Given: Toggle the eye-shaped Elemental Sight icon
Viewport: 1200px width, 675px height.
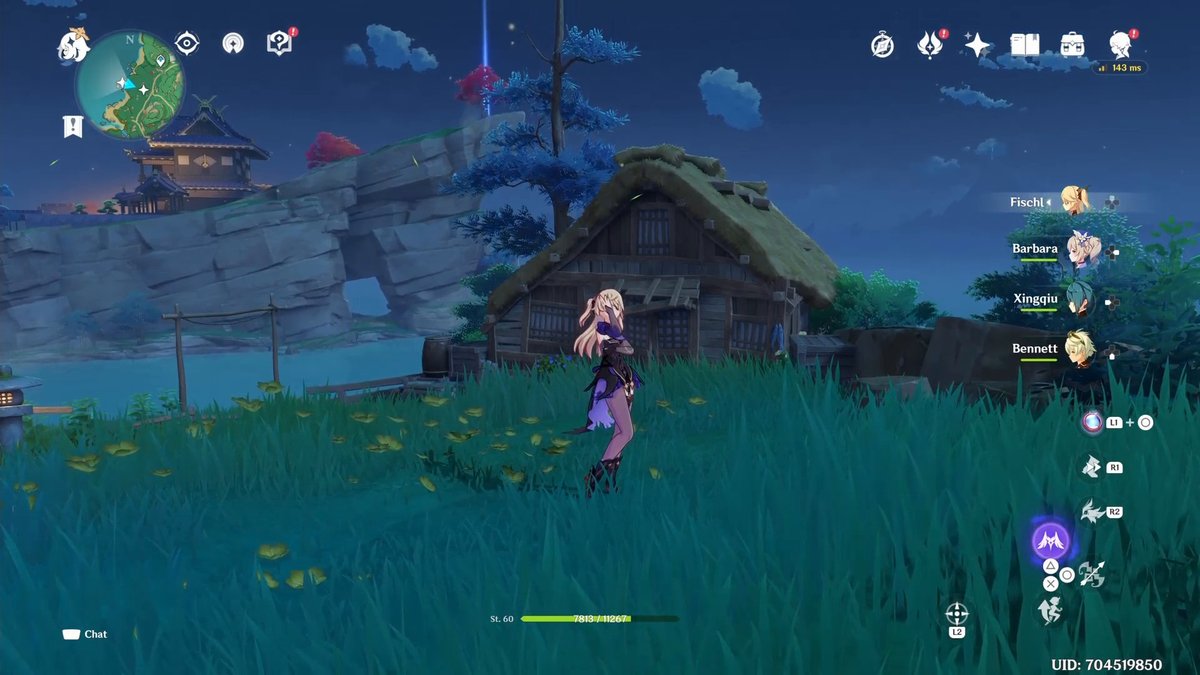Looking at the screenshot, I should point(186,43).
